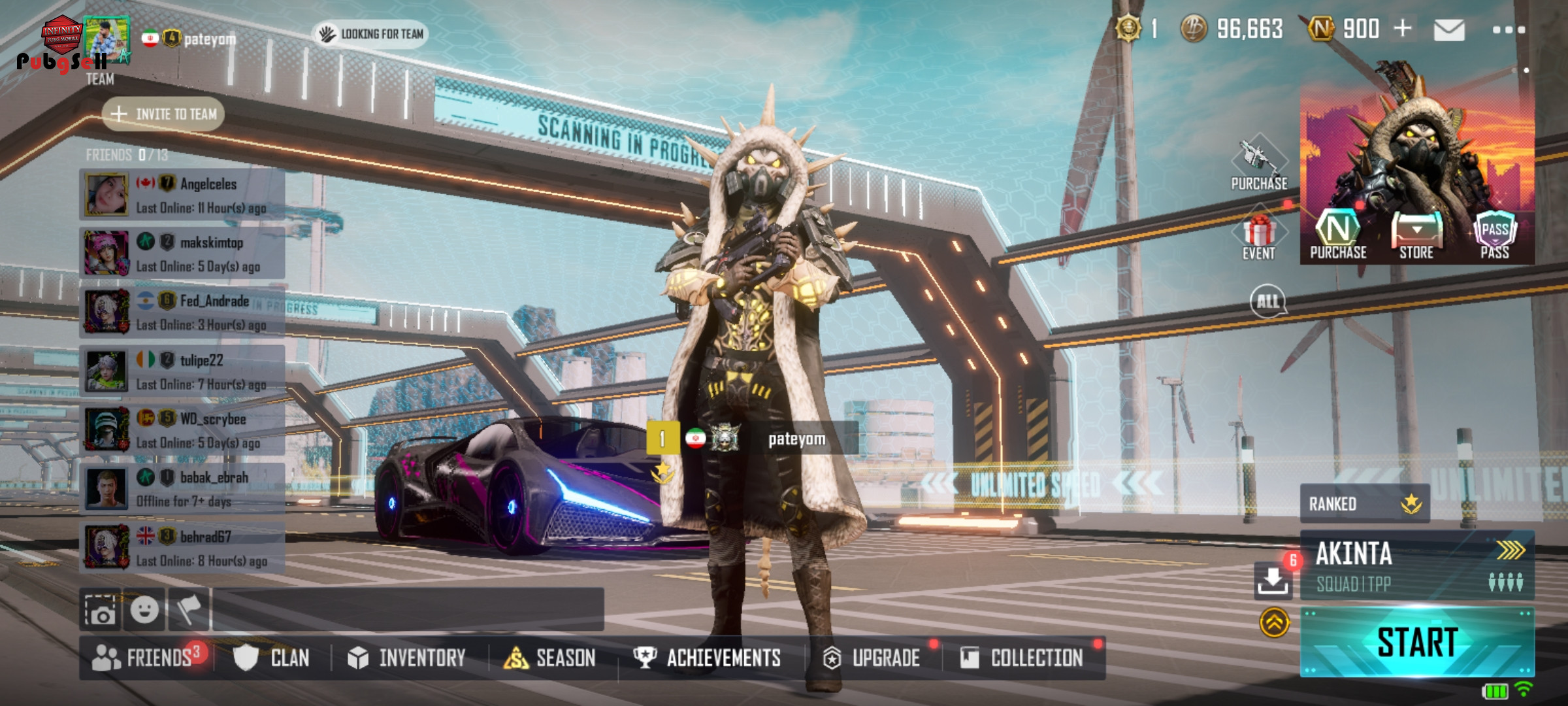Image resolution: width=1568 pixels, height=706 pixels.
Task: Open the download resources icon
Action: pos(1273,580)
